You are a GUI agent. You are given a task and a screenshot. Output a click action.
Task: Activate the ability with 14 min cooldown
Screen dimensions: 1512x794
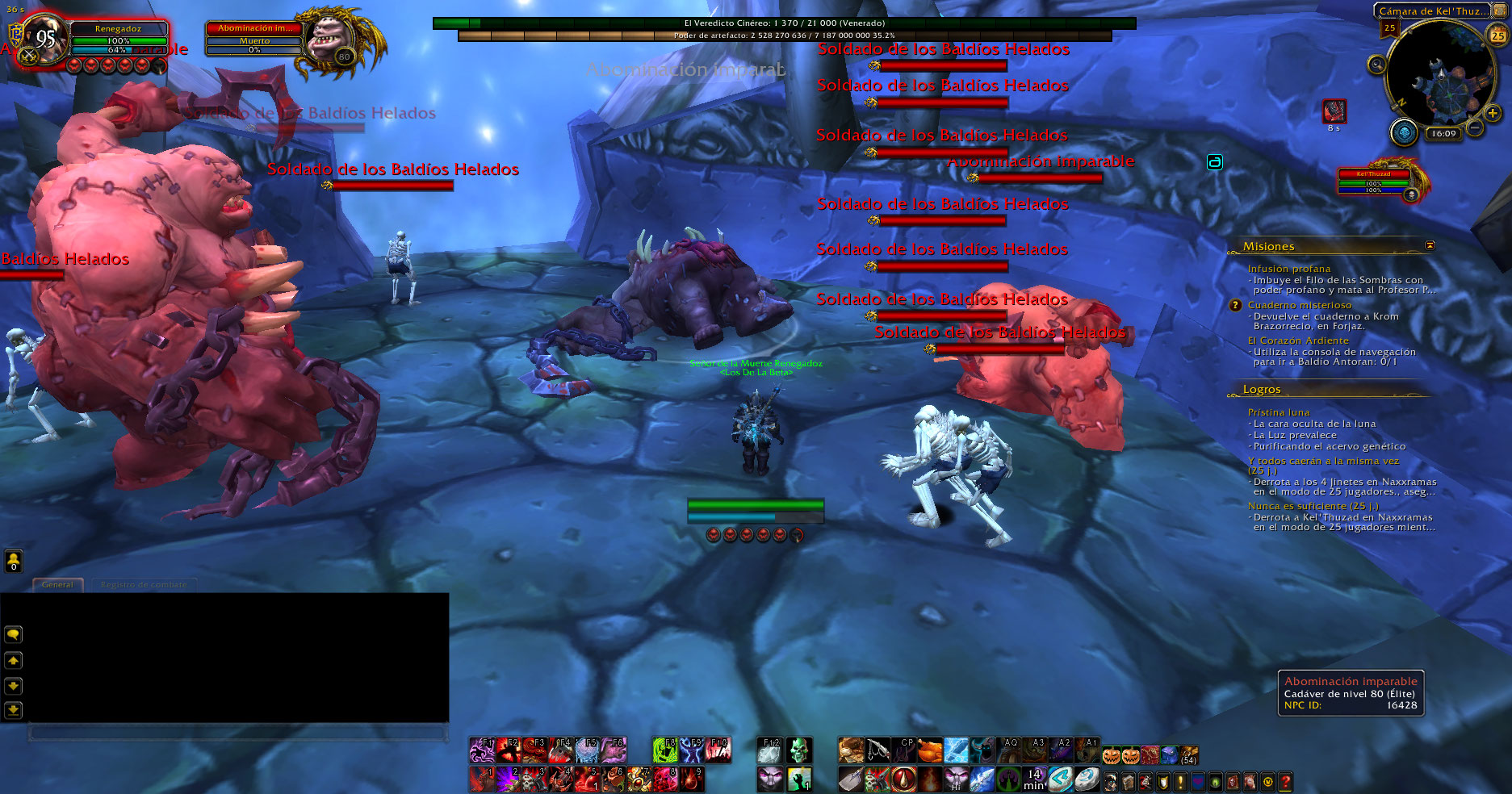(1034, 779)
